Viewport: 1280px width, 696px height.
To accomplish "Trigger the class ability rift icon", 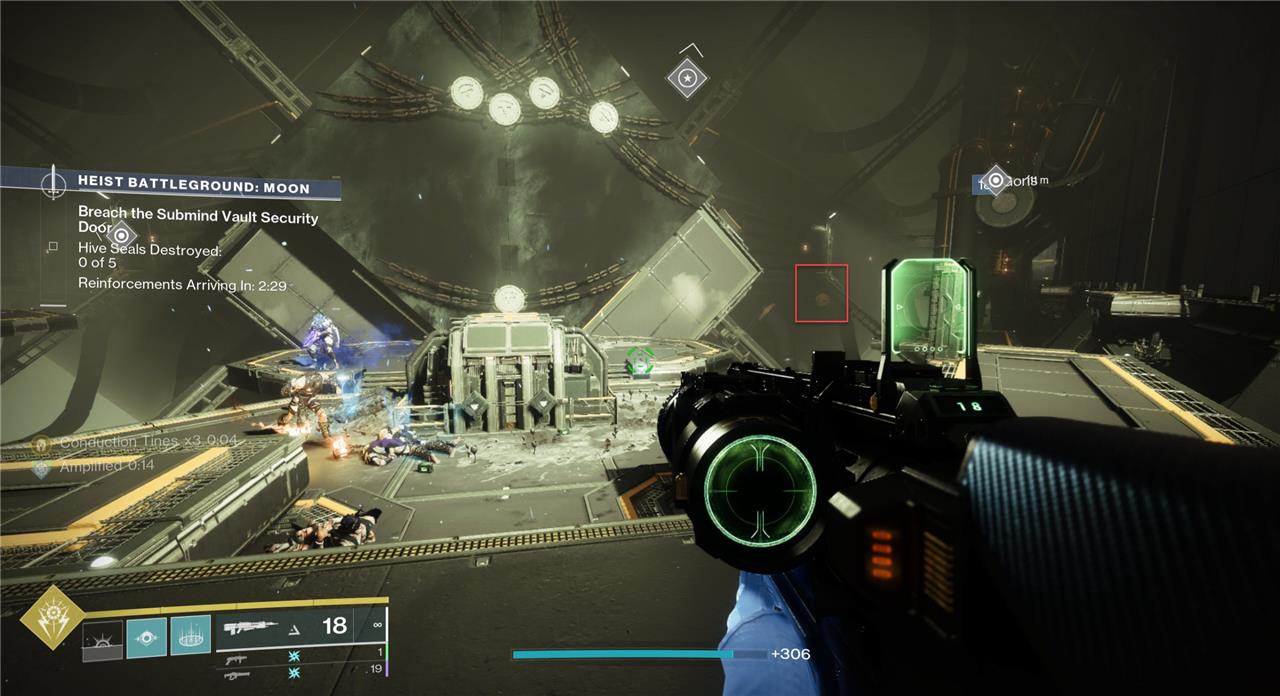I will (190, 638).
